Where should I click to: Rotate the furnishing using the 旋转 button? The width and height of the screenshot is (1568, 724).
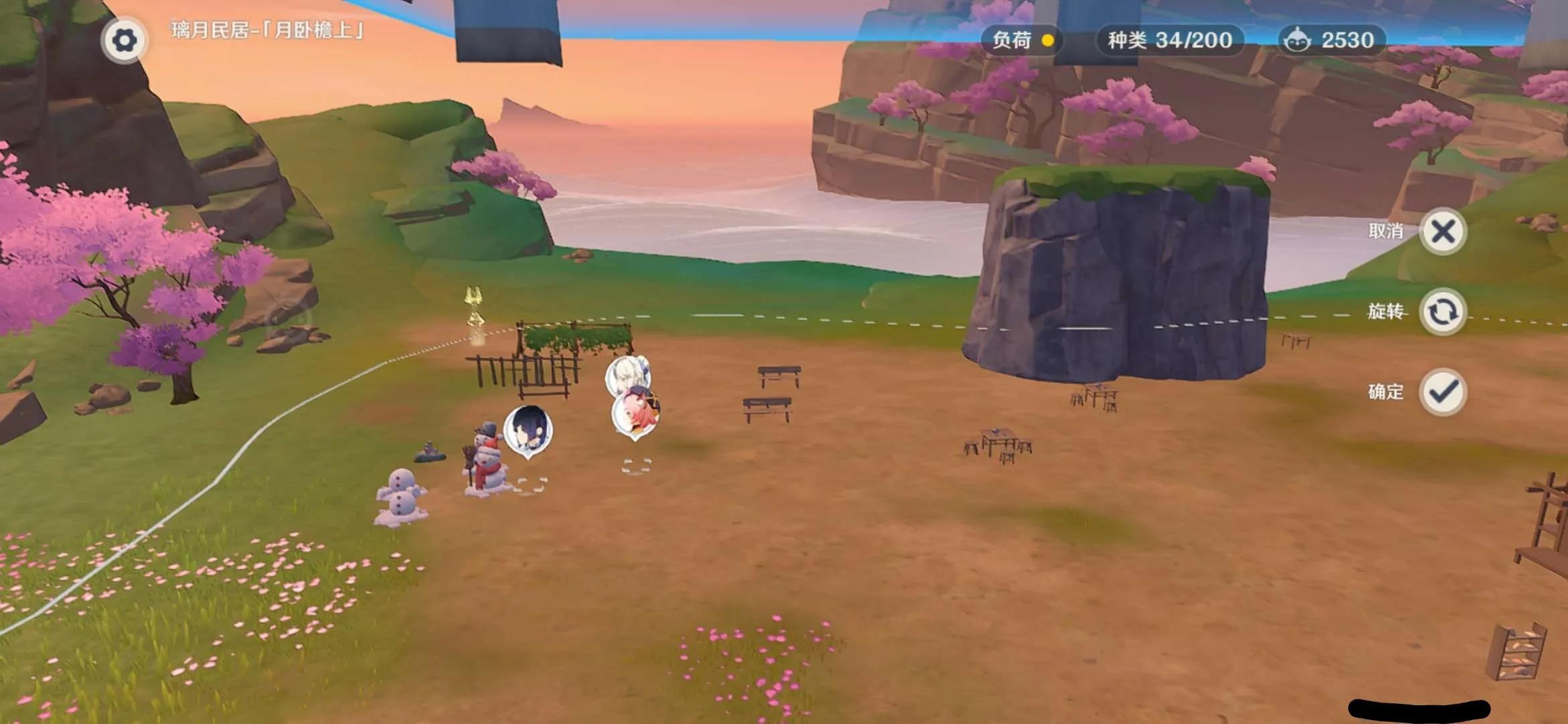[1443, 312]
